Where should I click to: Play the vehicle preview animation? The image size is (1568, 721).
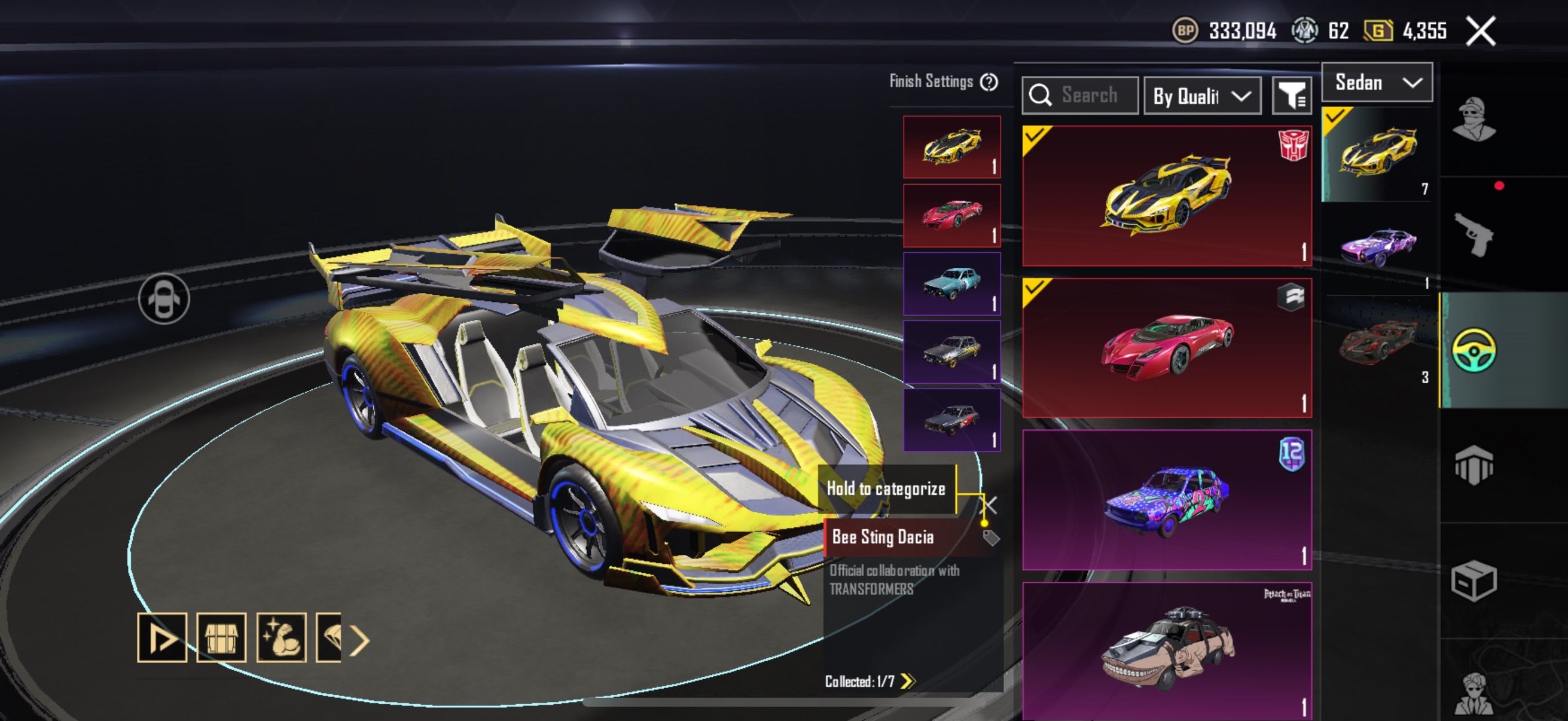tap(162, 638)
